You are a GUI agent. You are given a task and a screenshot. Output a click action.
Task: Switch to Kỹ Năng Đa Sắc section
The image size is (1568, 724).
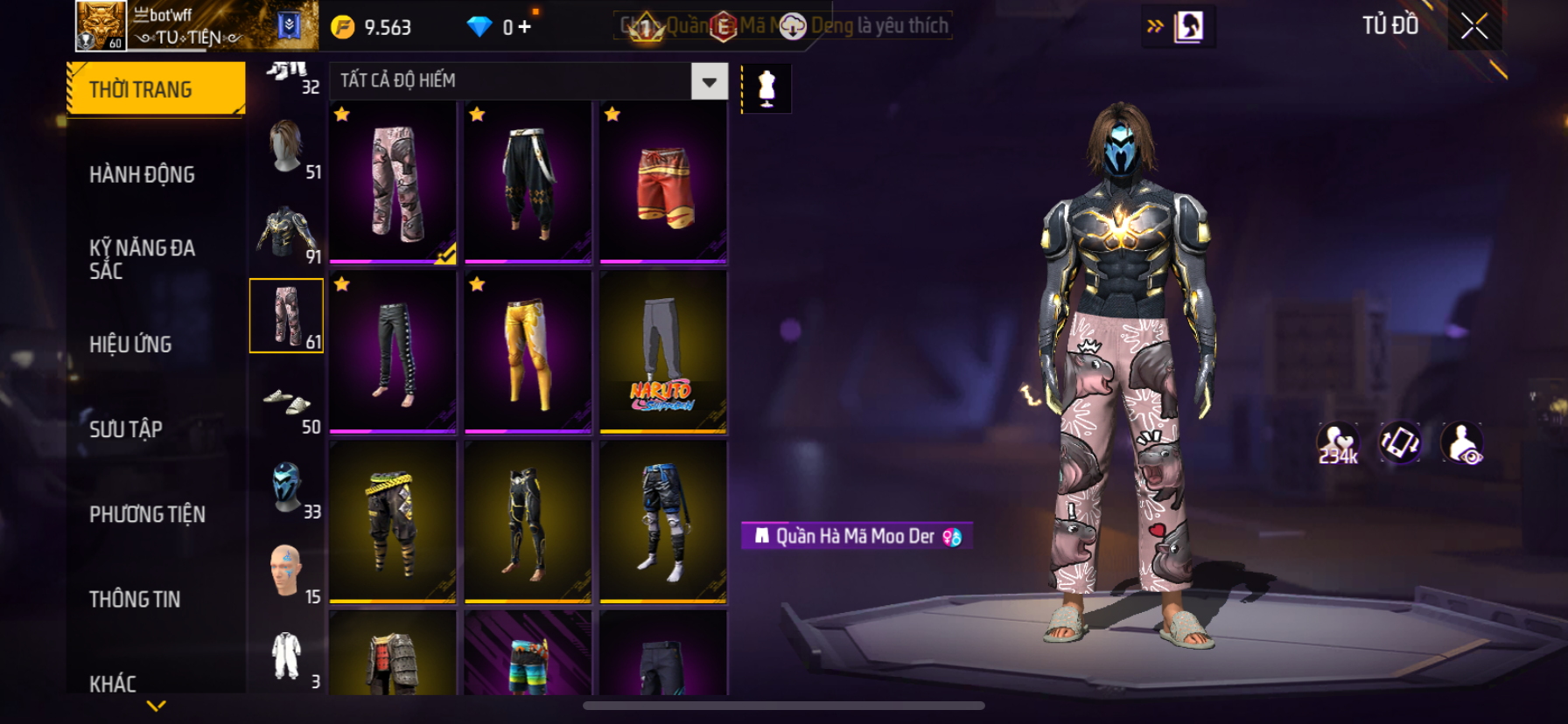[142, 259]
